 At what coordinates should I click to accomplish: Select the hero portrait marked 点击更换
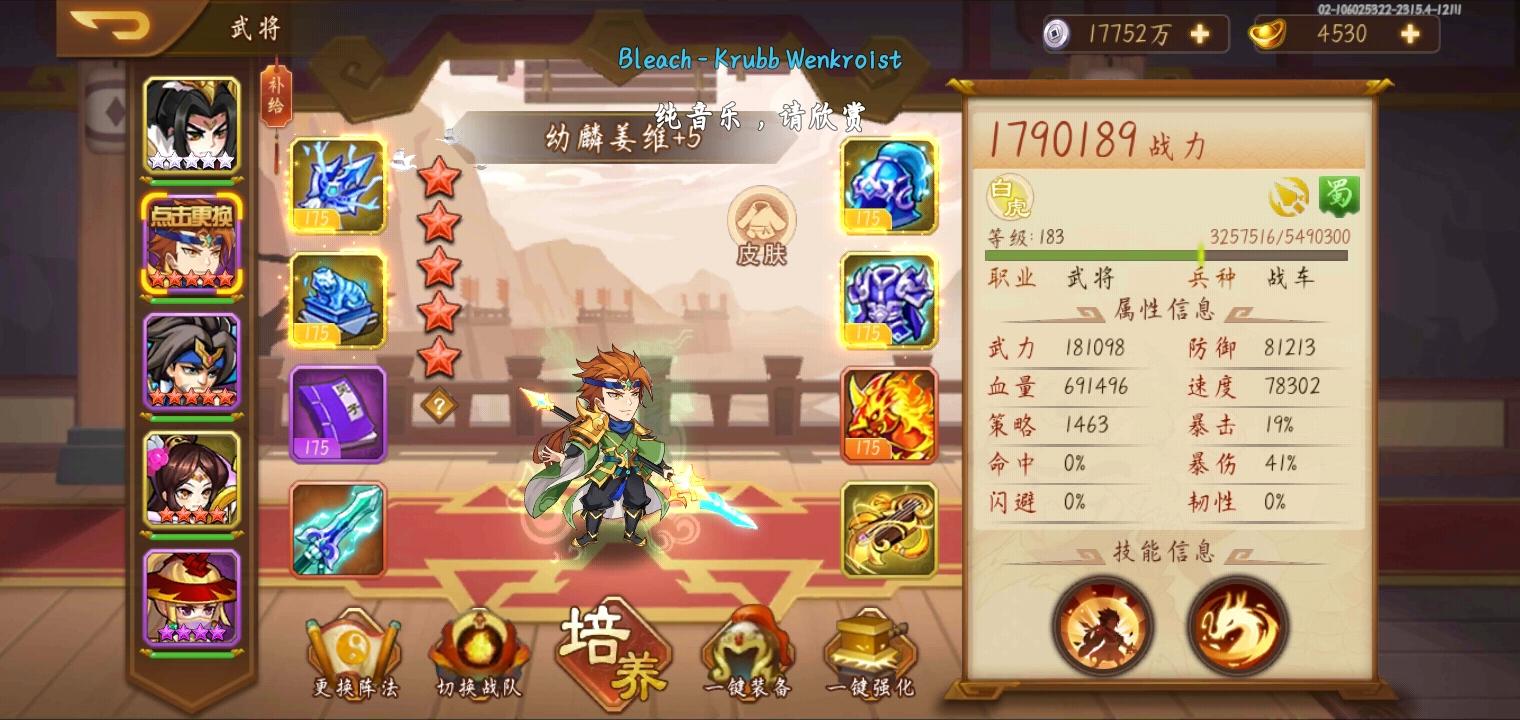click(x=192, y=244)
